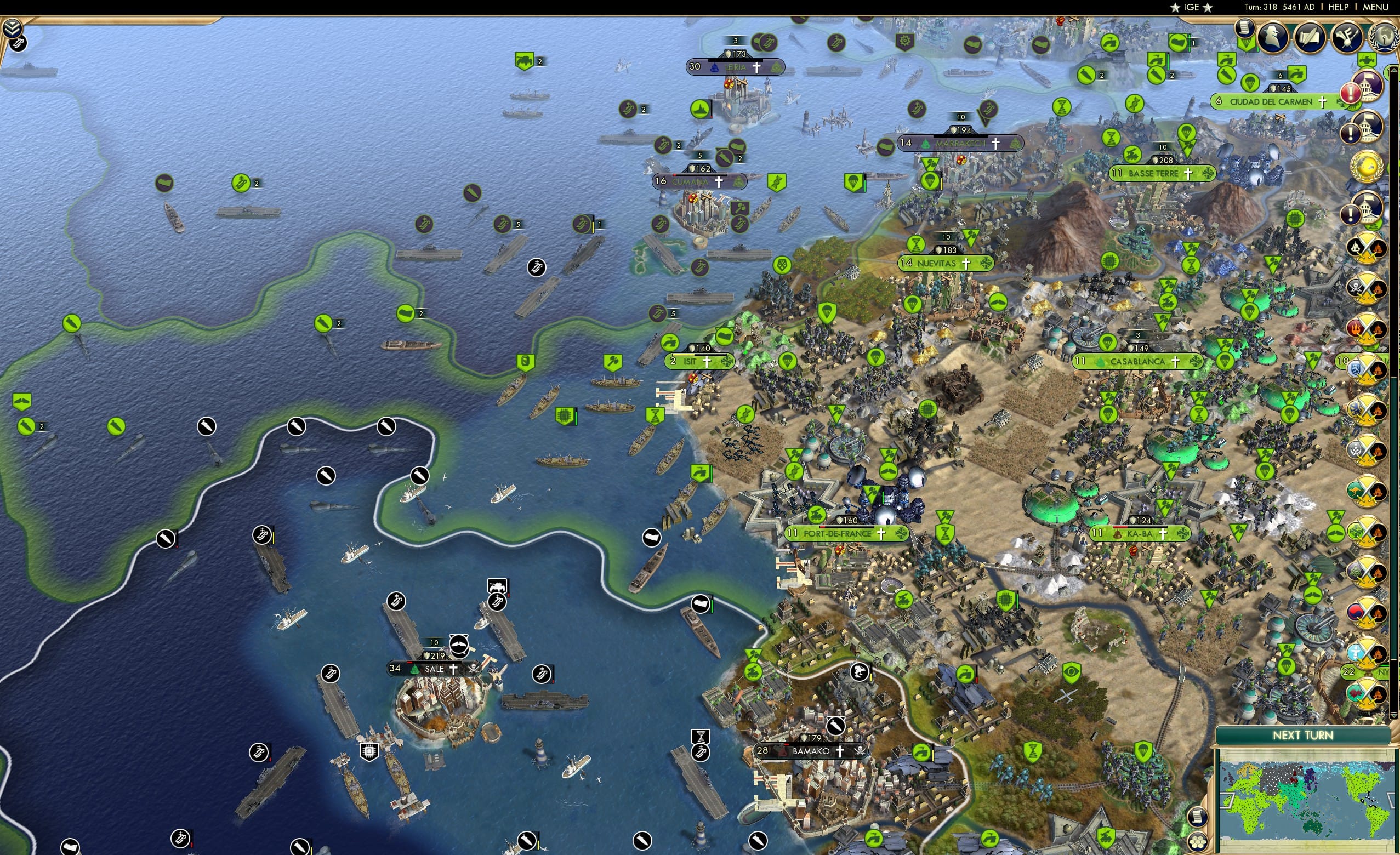Click the scroll icon beside the minimap

point(1198,818)
